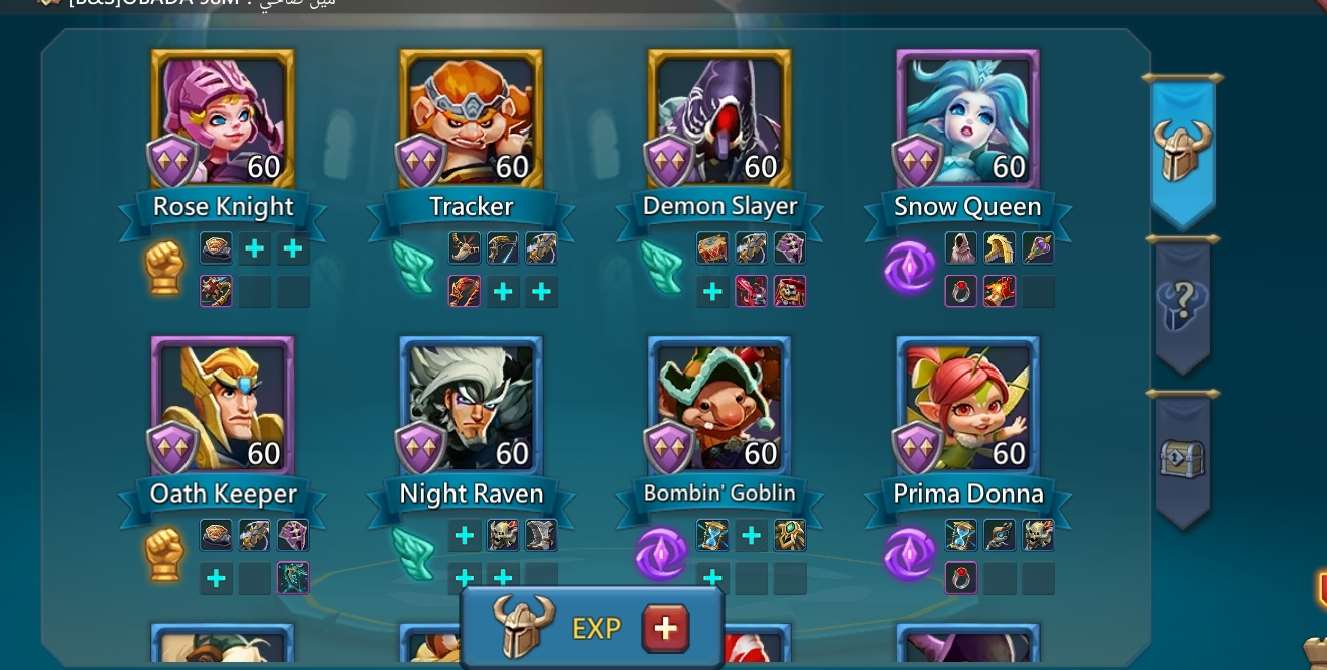Click Snow Queen's purple magic type icon
Screen dimensions: 1327x670
click(x=910, y=268)
